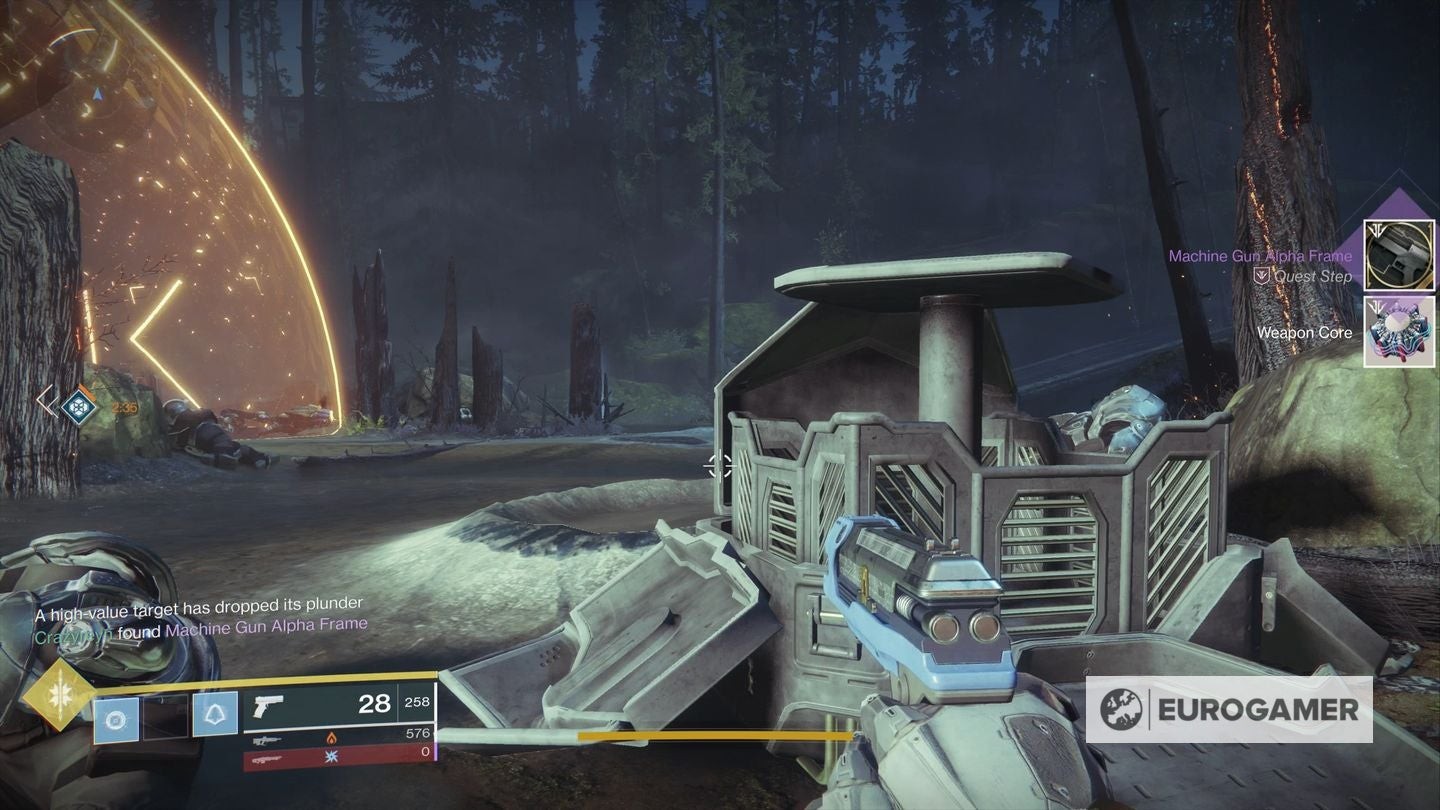
Task: Click the Weapon Core loot icon
Action: tap(1400, 331)
